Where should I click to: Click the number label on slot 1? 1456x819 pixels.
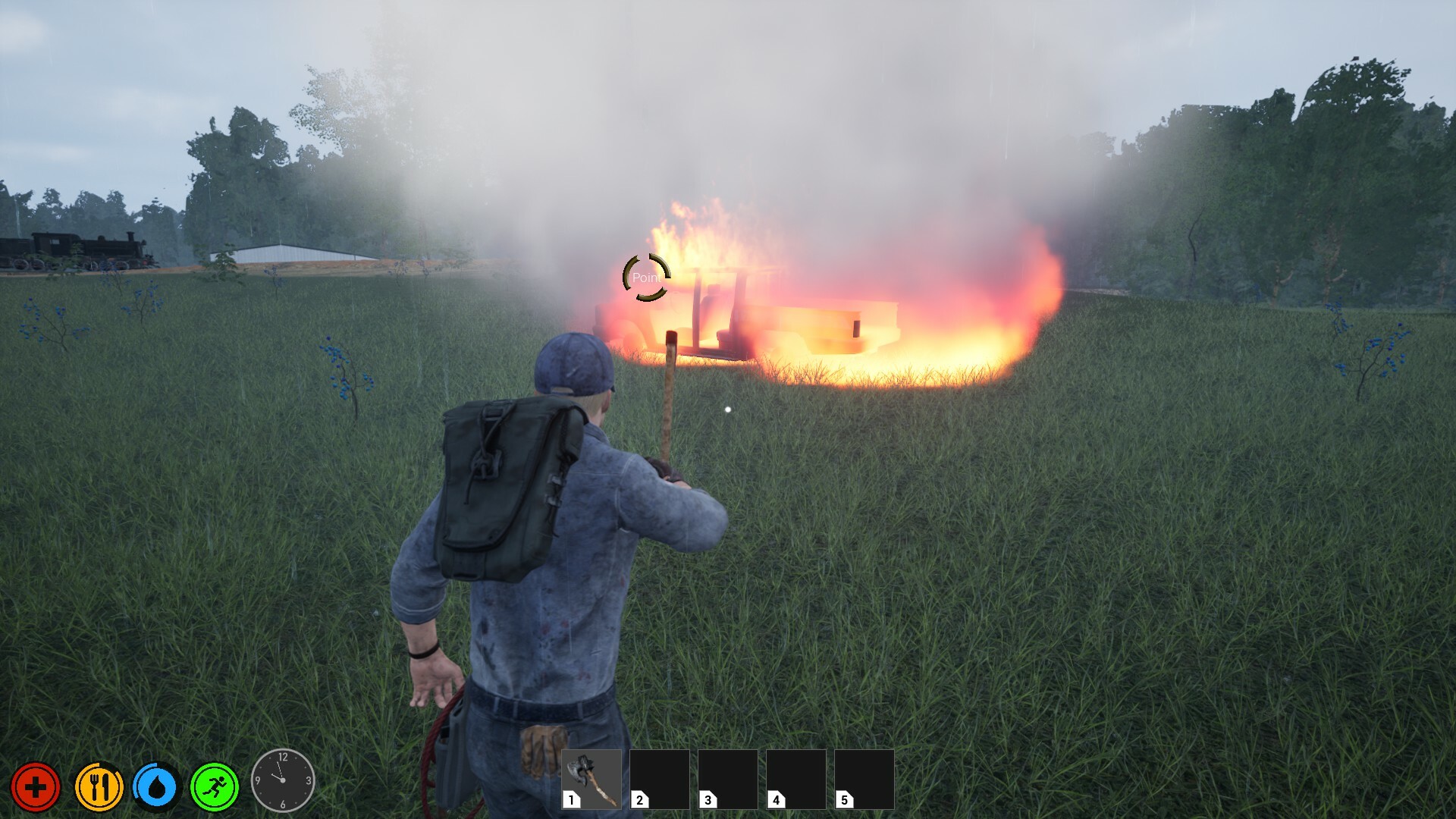click(x=570, y=799)
